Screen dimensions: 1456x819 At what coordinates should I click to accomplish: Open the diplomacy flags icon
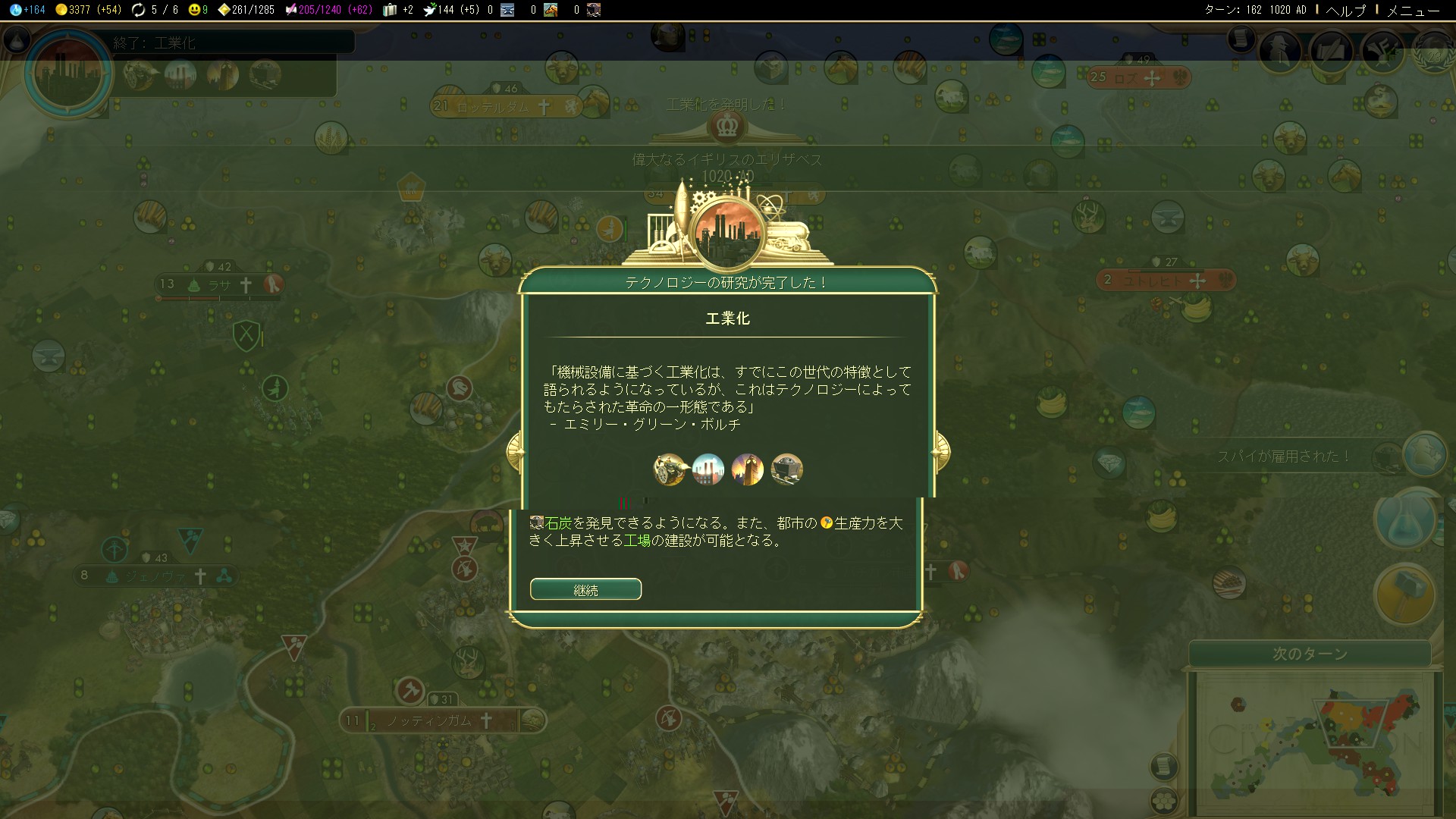pyautogui.click(x=1382, y=52)
